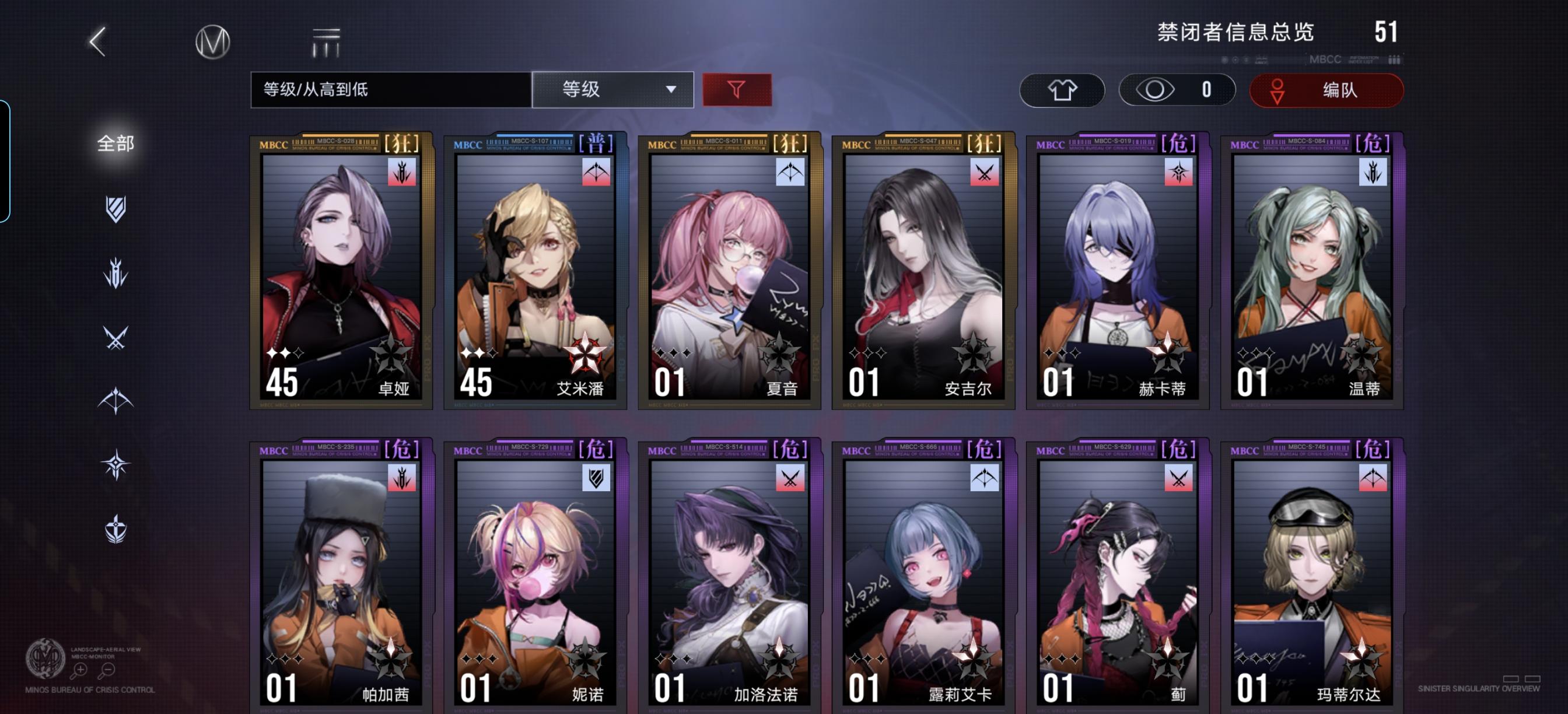
Task: Click the shirt outfit icon near the eye counter
Action: point(1062,89)
